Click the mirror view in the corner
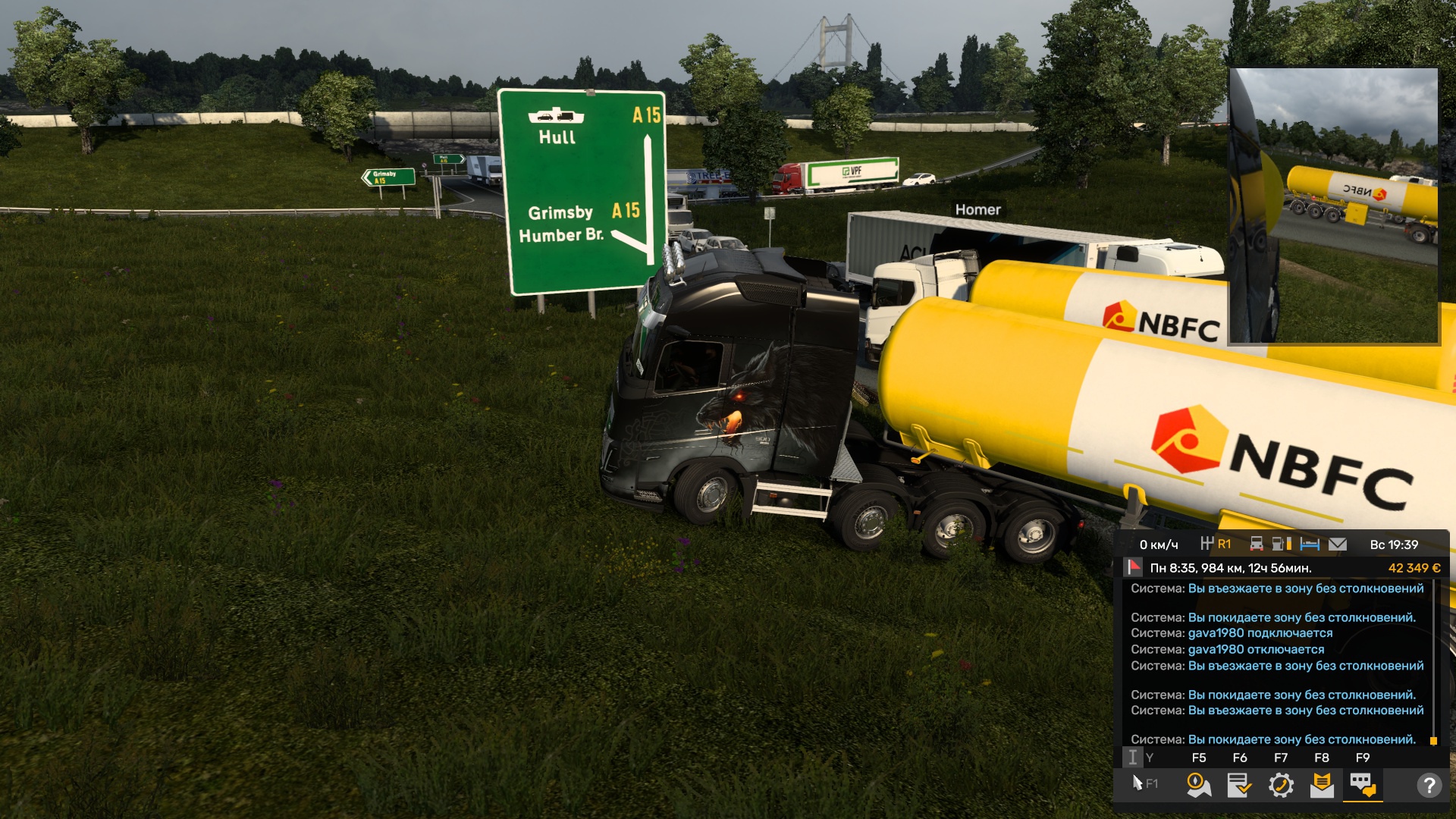Image resolution: width=1456 pixels, height=819 pixels. coord(1333,206)
